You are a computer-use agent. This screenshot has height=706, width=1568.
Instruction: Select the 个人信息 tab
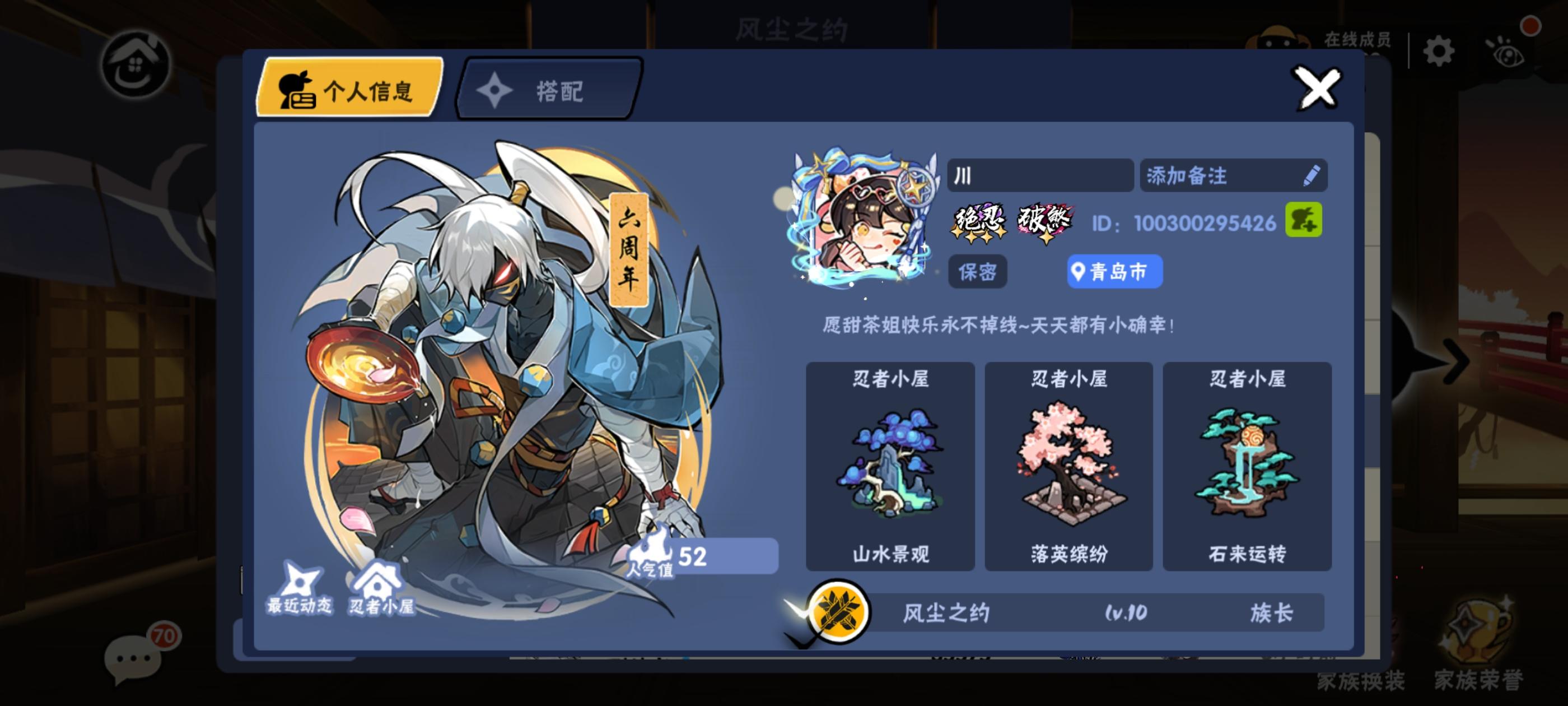[351, 88]
